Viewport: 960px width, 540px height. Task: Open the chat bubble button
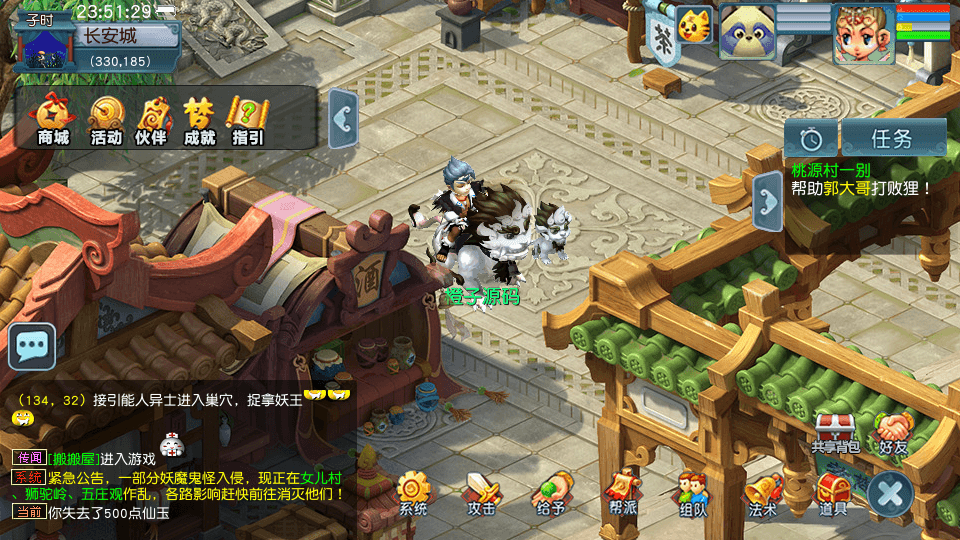pyautogui.click(x=32, y=347)
